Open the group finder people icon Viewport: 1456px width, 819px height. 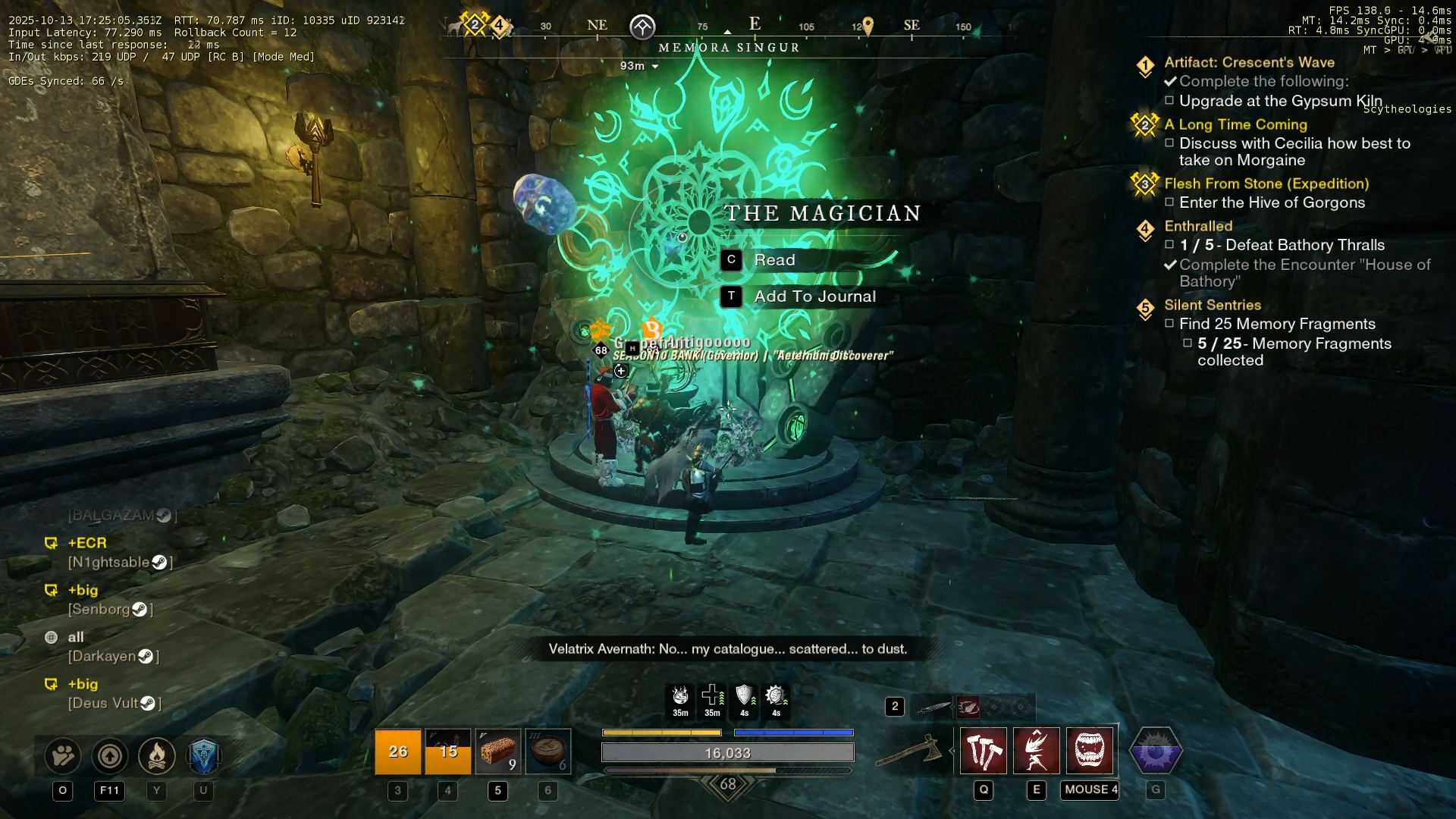click(x=63, y=755)
